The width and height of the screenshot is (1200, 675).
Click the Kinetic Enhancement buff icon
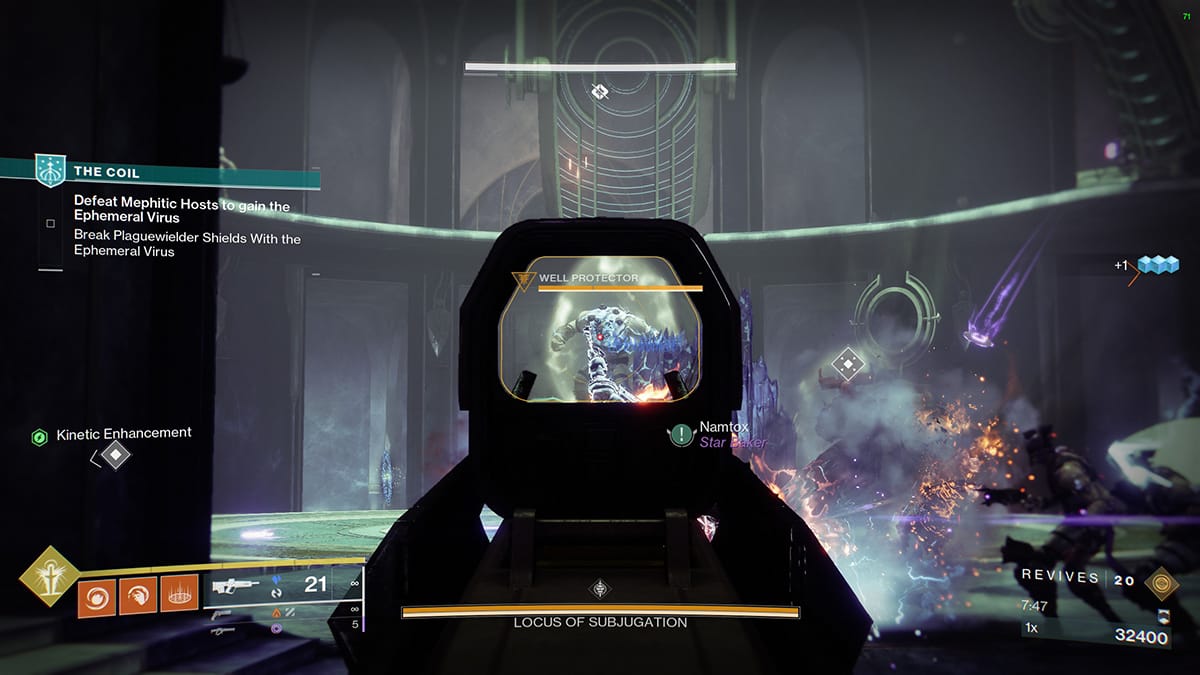[x=39, y=436]
